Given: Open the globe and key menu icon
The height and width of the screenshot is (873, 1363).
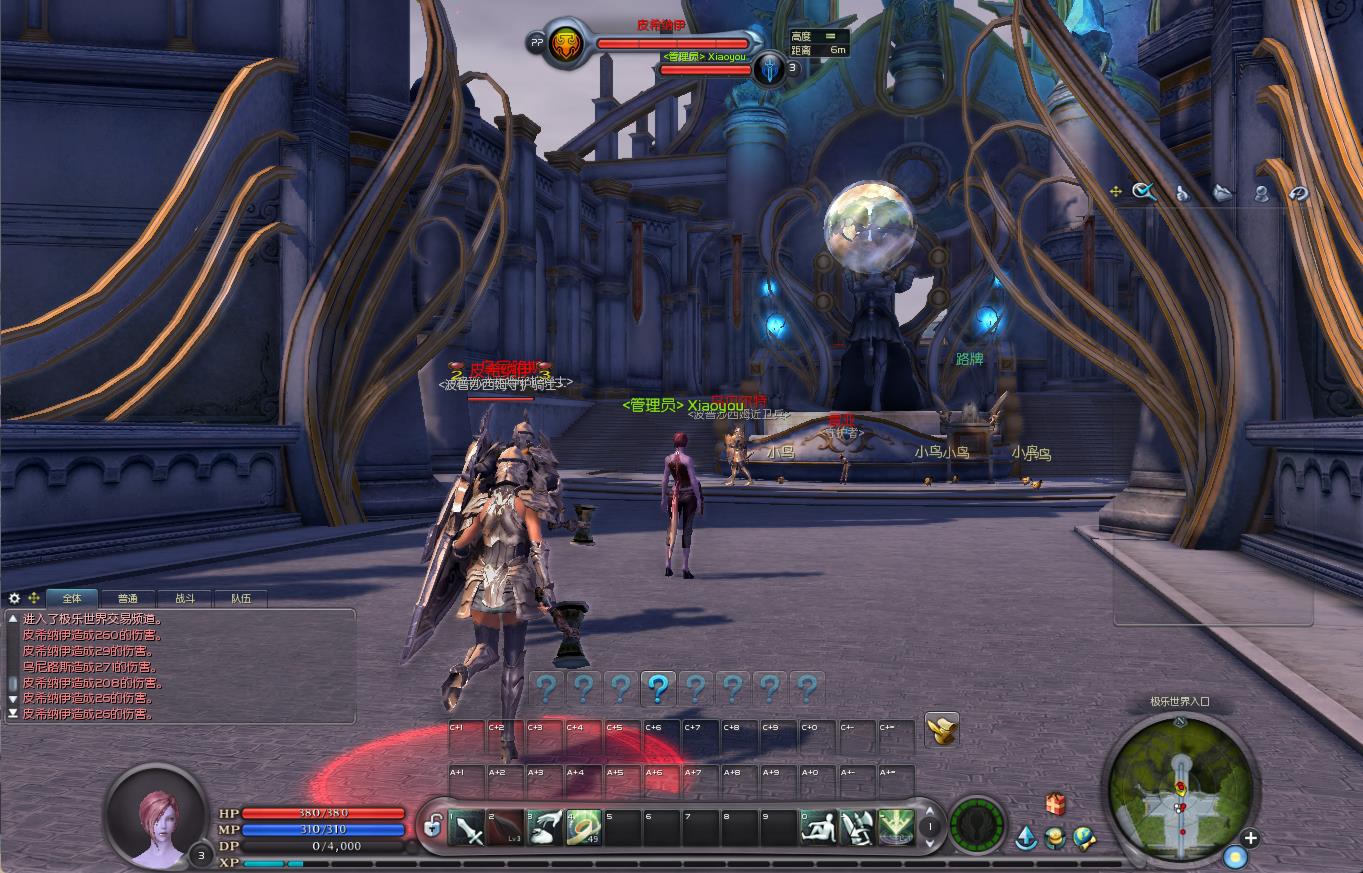Looking at the screenshot, I should click(x=1085, y=838).
